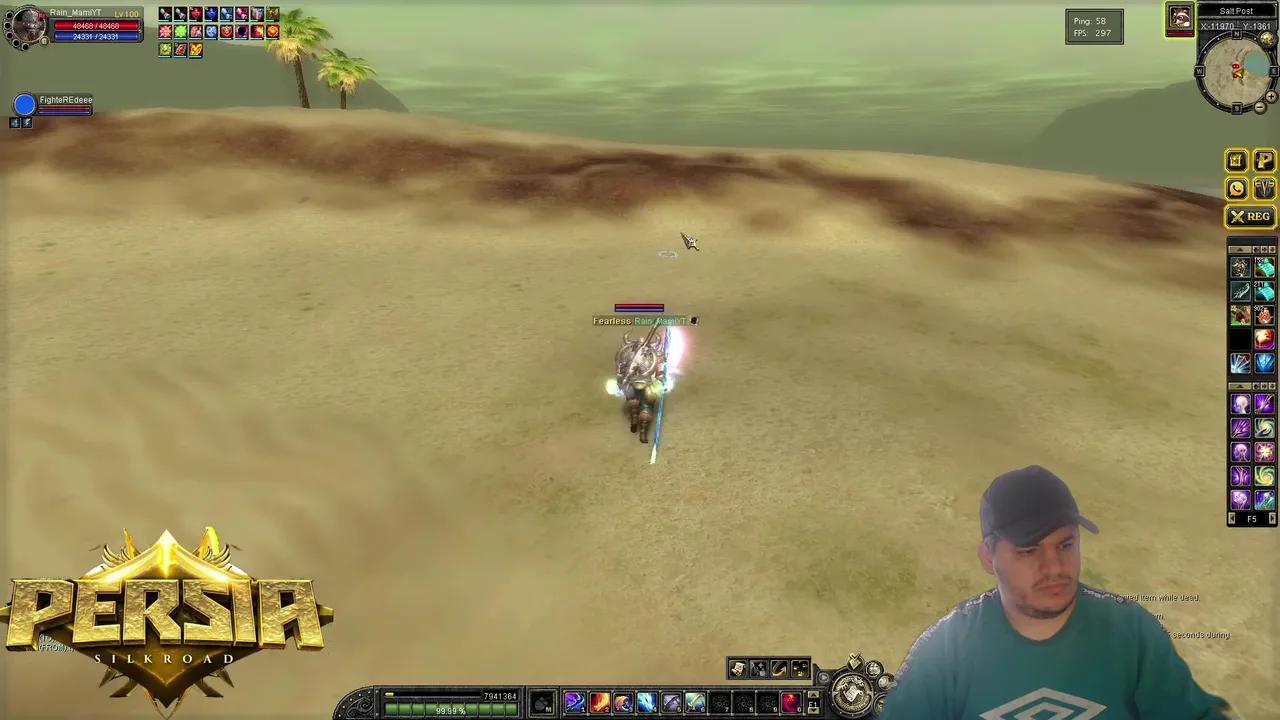The image size is (1280, 720).
Task: Open the P panel from the right sidebar
Action: (1264, 160)
